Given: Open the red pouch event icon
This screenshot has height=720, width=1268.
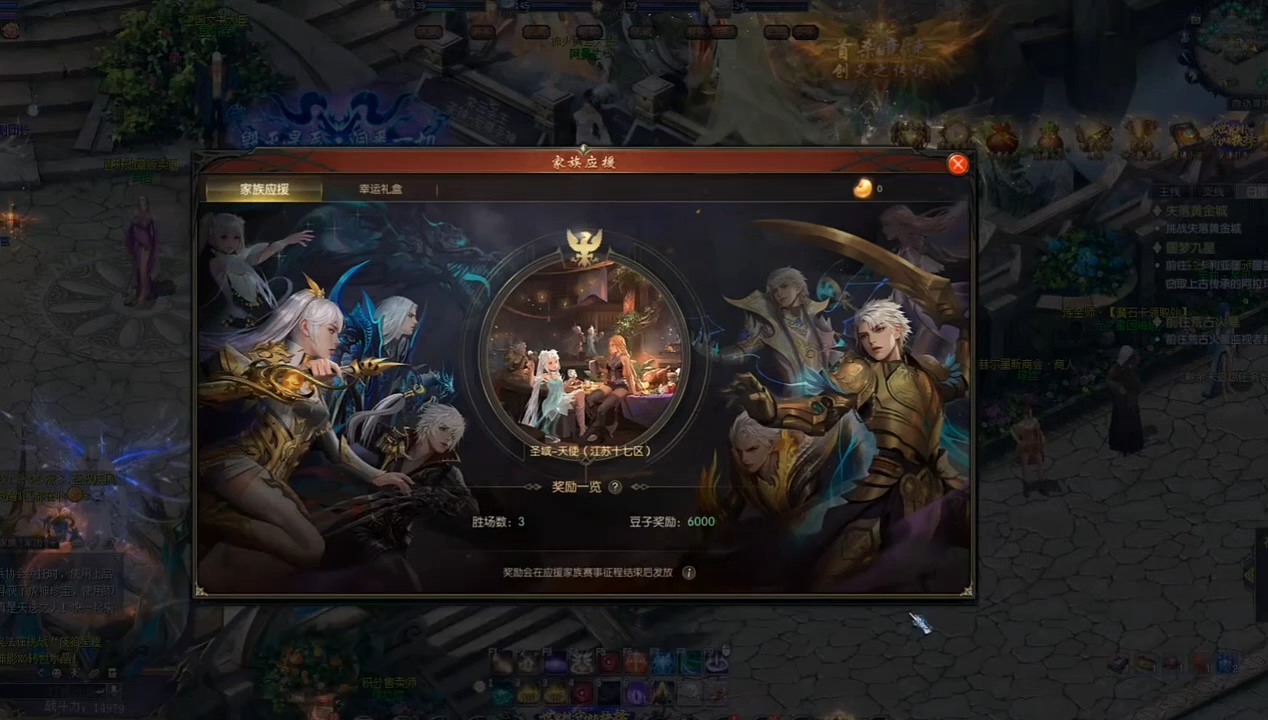Looking at the screenshot, I should (x=1002, y=137).
